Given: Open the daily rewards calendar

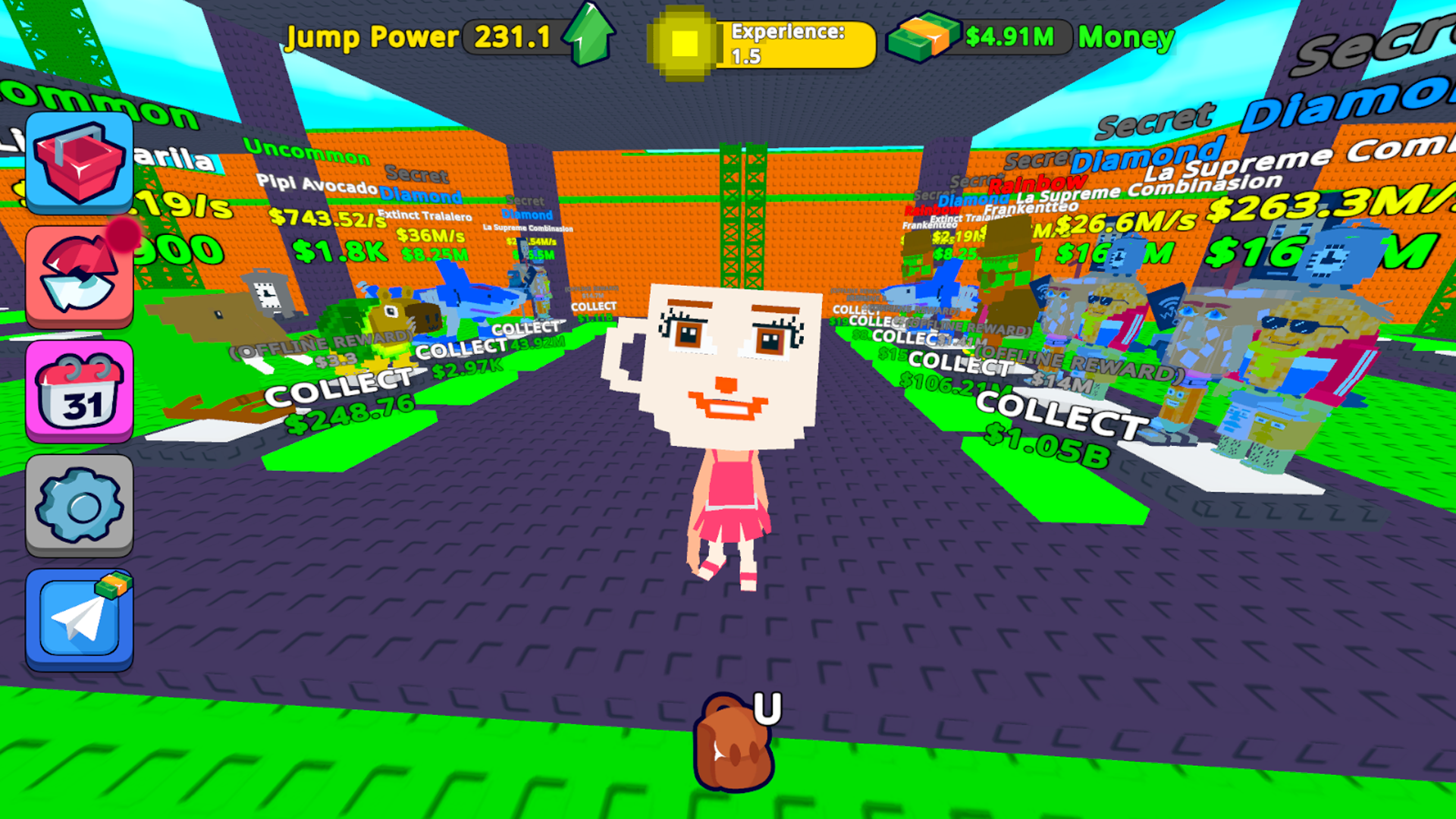Looking at the screenshot, I should point(78,391).
